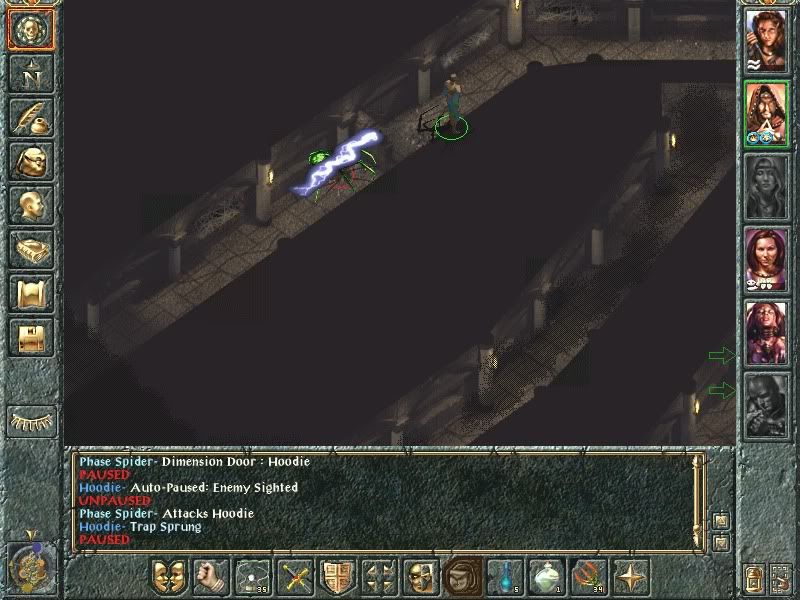Screen dimensions: 800x600
Task: Select the red-haired woman portrait
Action: point(766,260)
